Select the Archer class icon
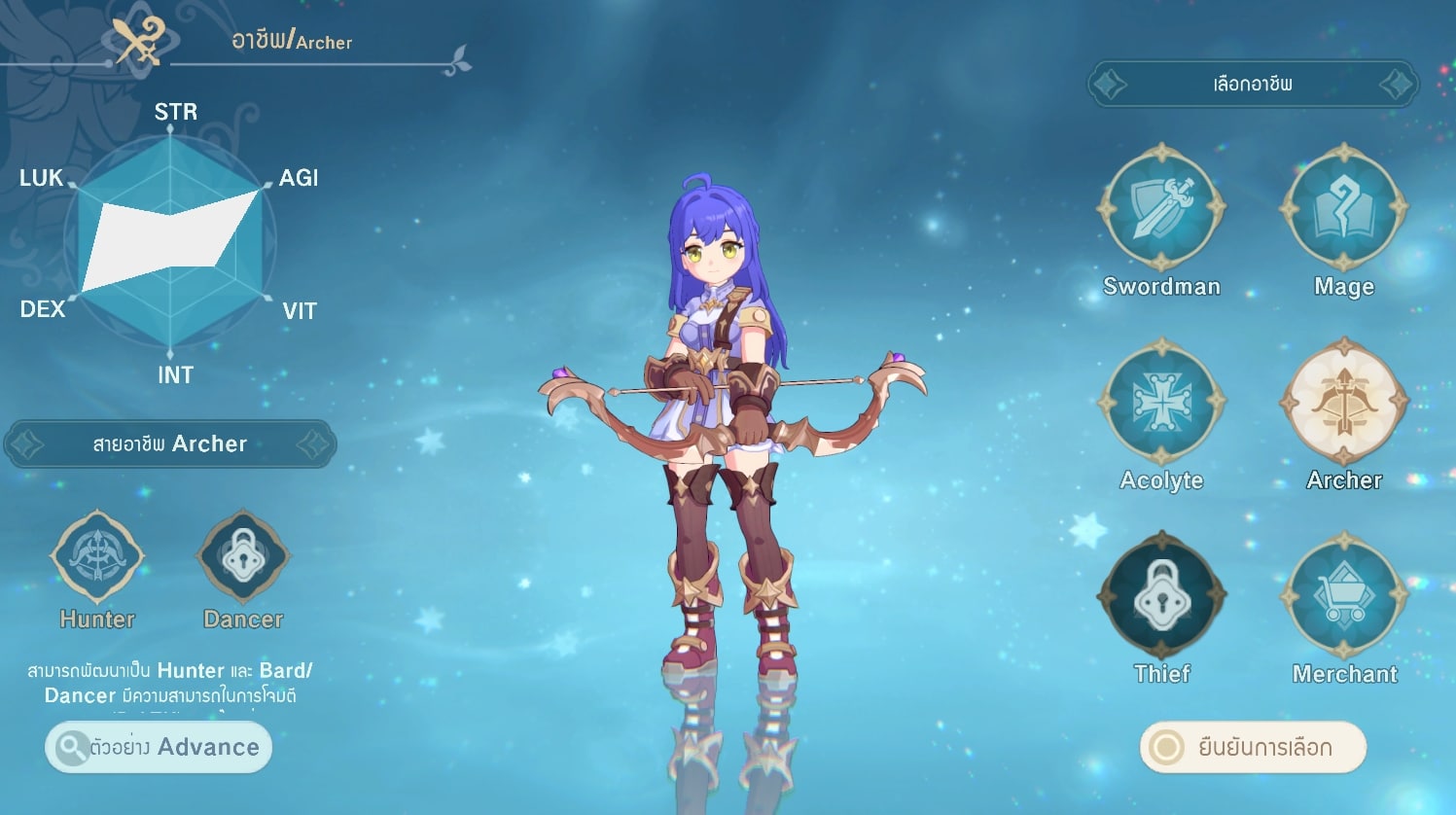The width and height of the screenshot is (1456, 815). tap(1343, 402)
